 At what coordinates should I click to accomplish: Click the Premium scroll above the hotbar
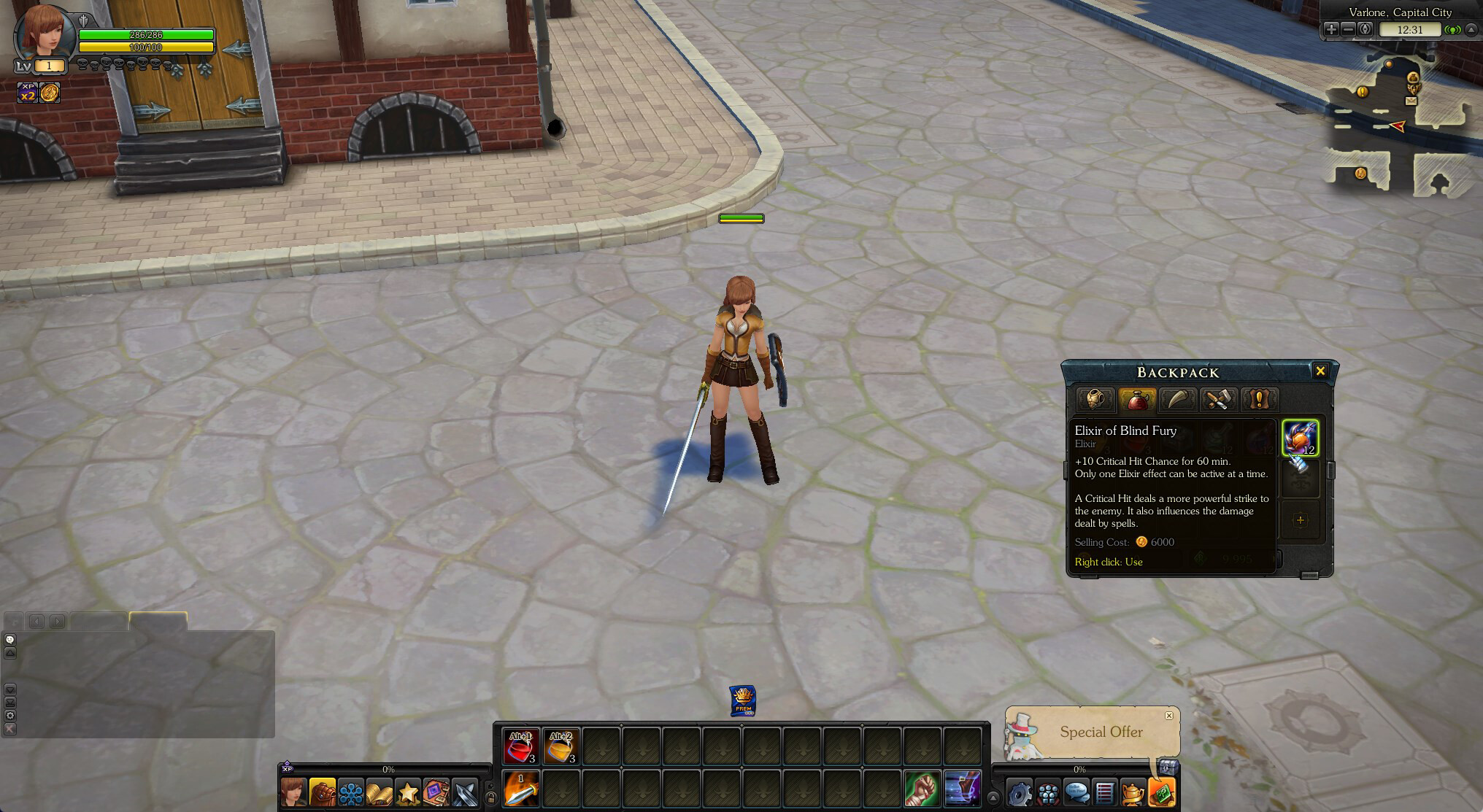coord(741,699)
